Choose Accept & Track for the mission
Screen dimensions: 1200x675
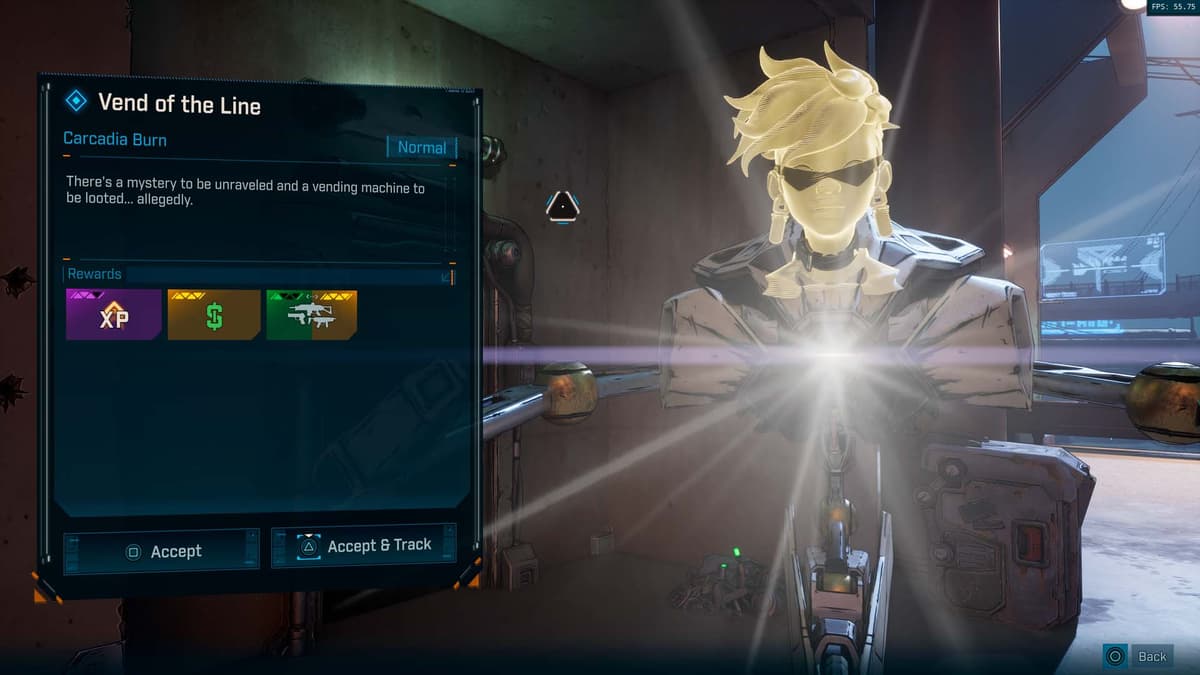click(364, 546)
